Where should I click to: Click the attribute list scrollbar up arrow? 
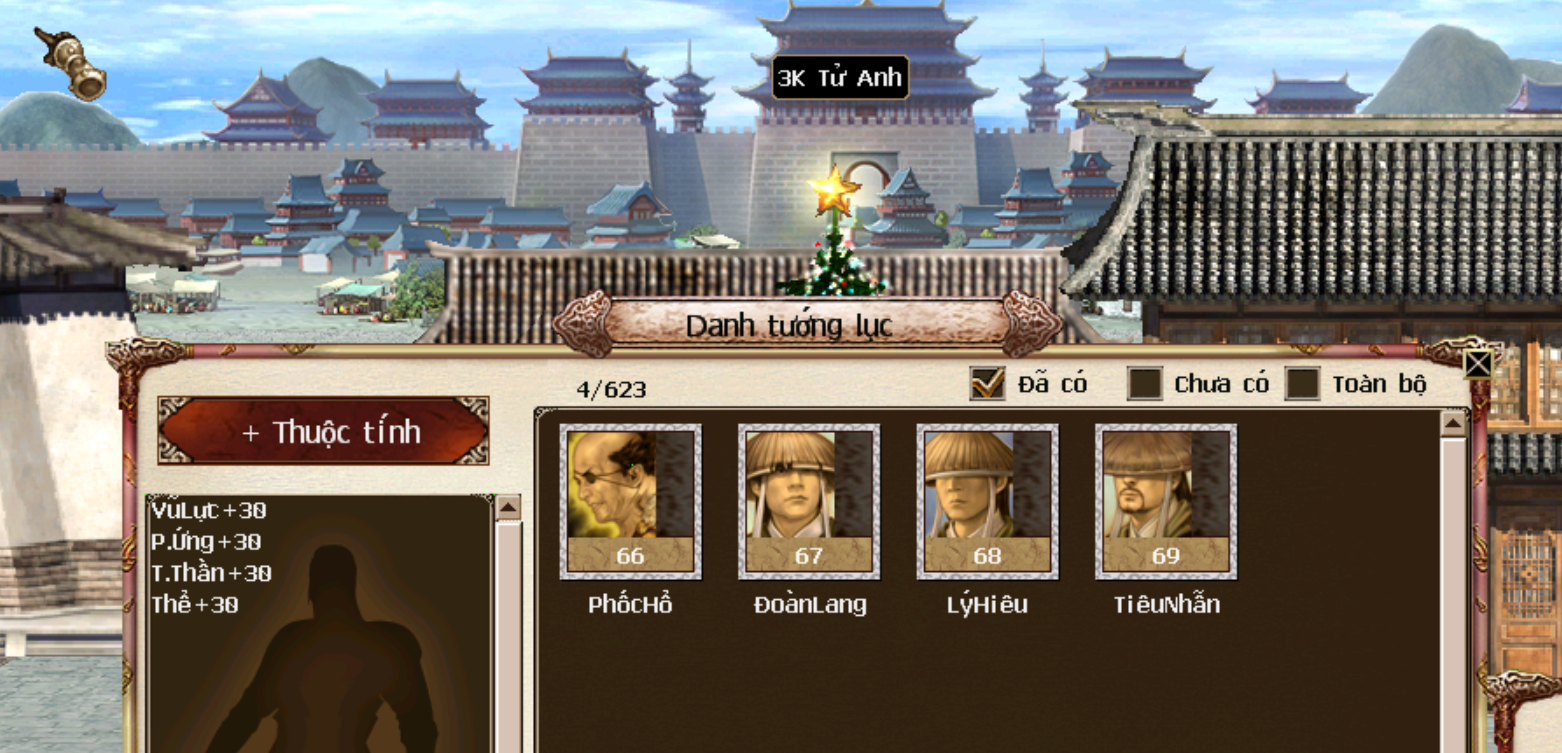click(x=508, y=508)
